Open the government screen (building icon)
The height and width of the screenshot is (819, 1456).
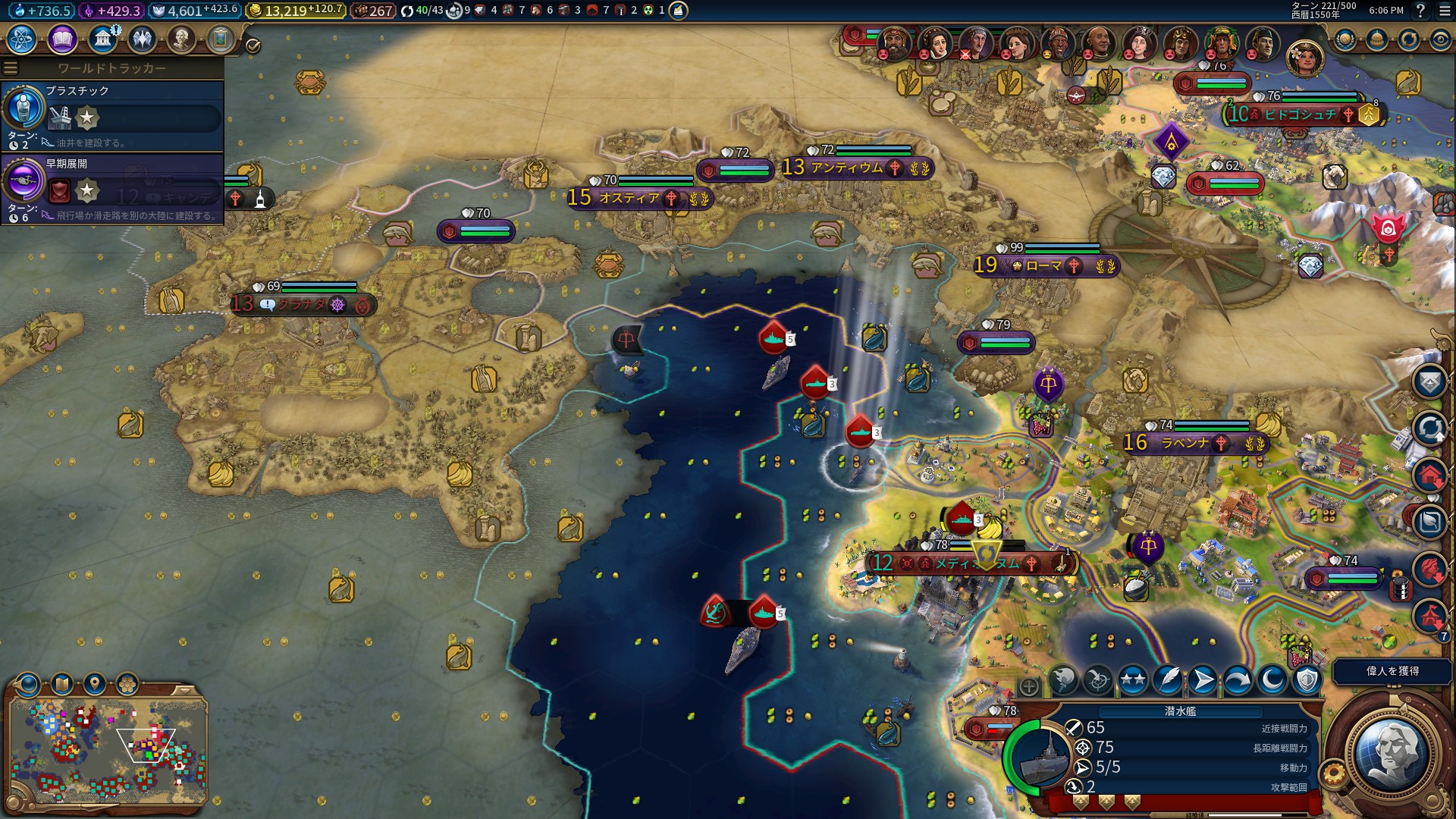pyautogui.click(x=102, y=39)
